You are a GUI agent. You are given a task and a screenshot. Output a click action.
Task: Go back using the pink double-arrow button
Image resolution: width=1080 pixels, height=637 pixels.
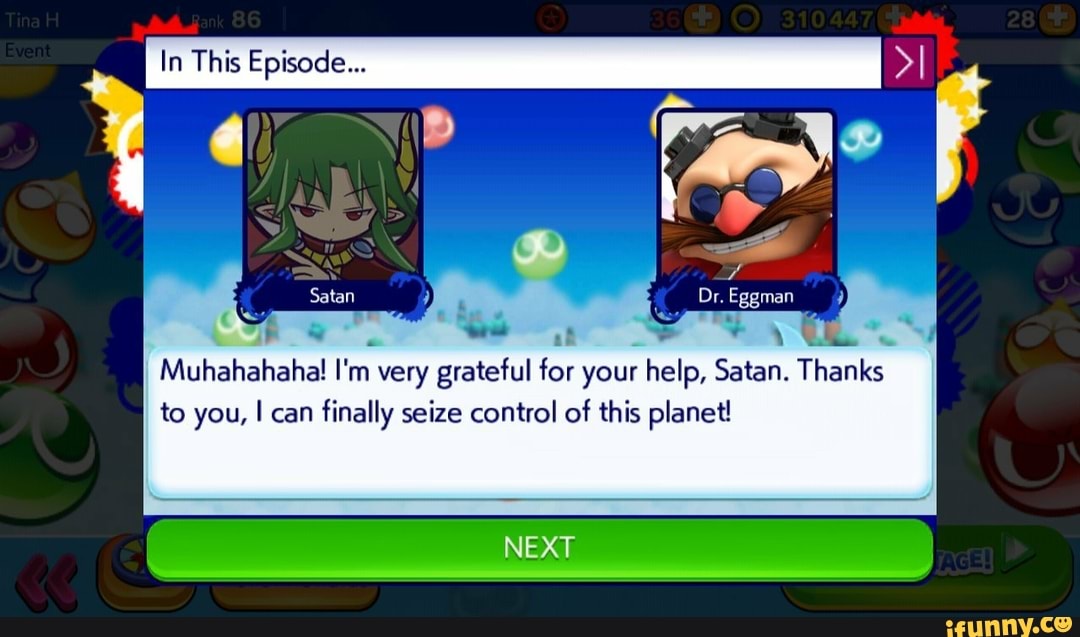47,581
